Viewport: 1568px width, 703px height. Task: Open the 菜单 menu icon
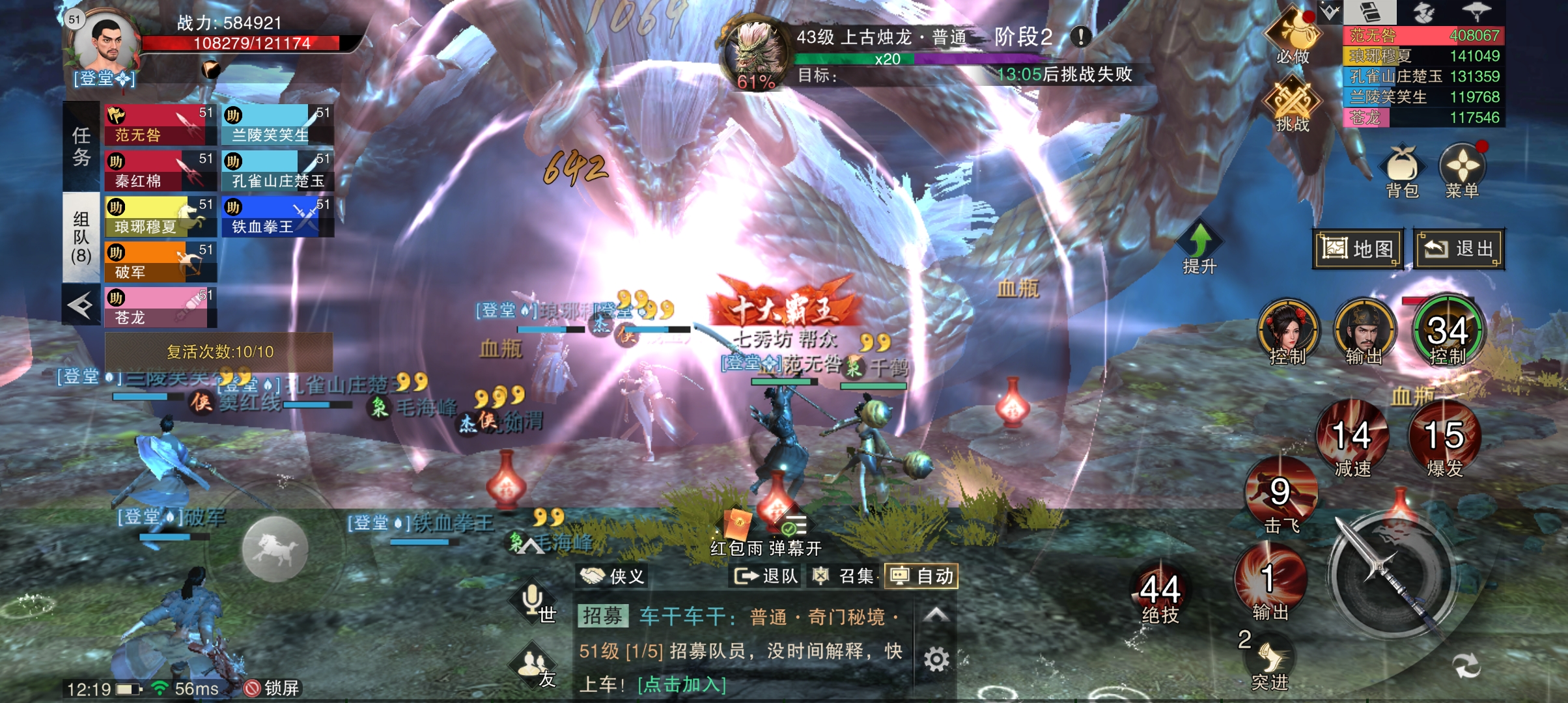(1462, 168)
